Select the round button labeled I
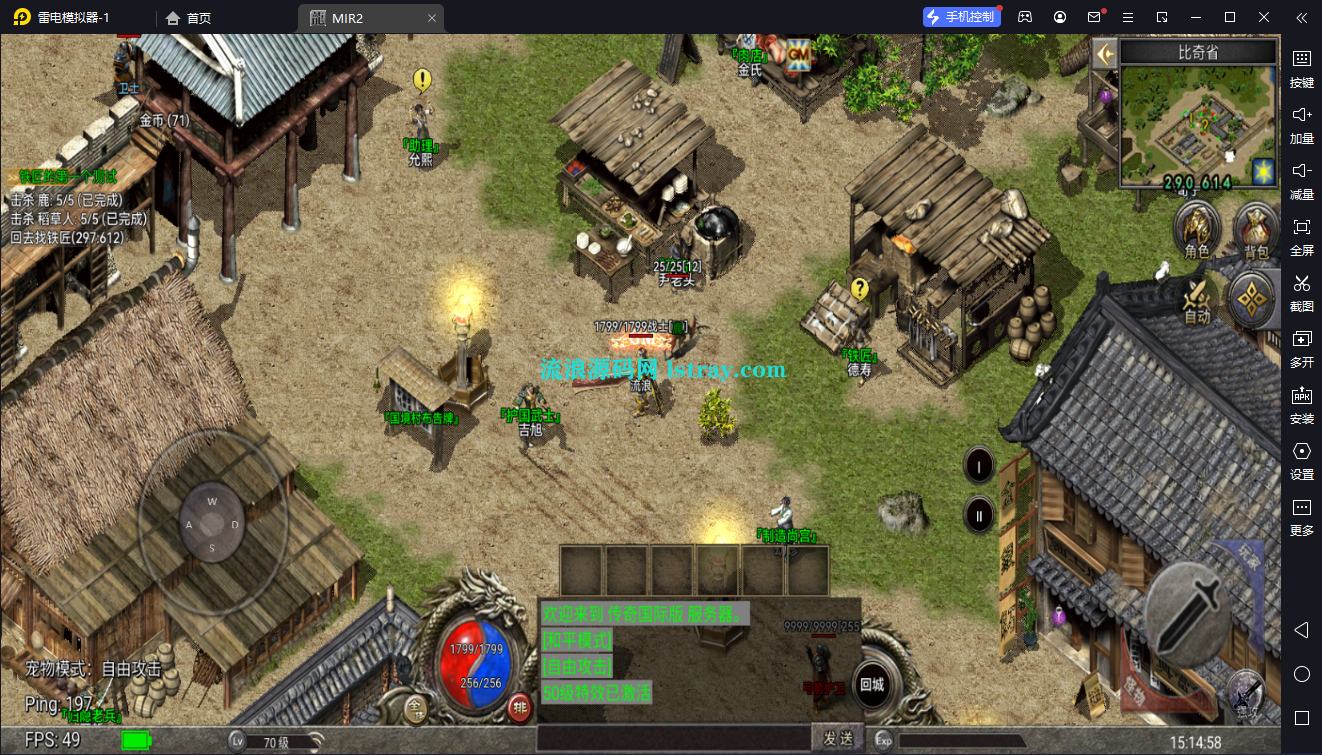 coord(979,465)
